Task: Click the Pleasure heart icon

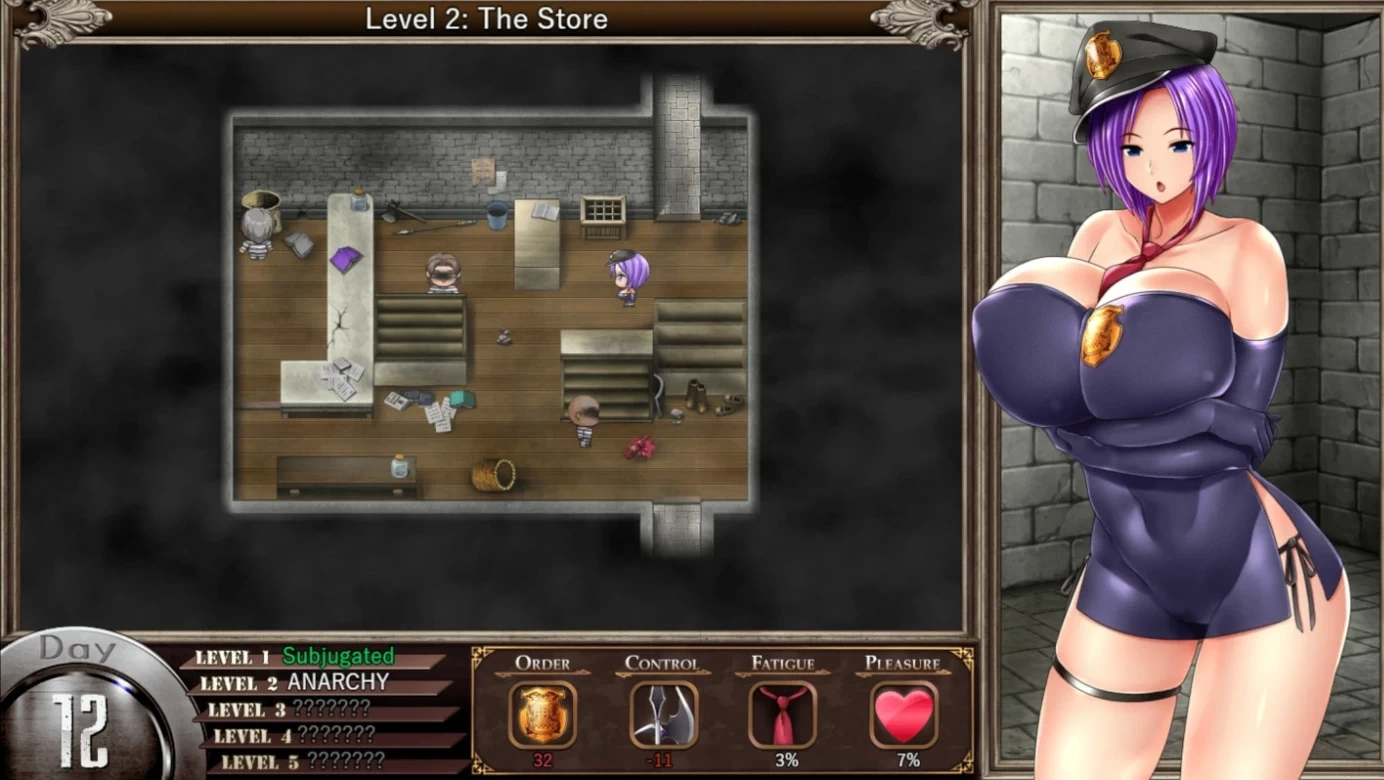Action: coord(906,710)
